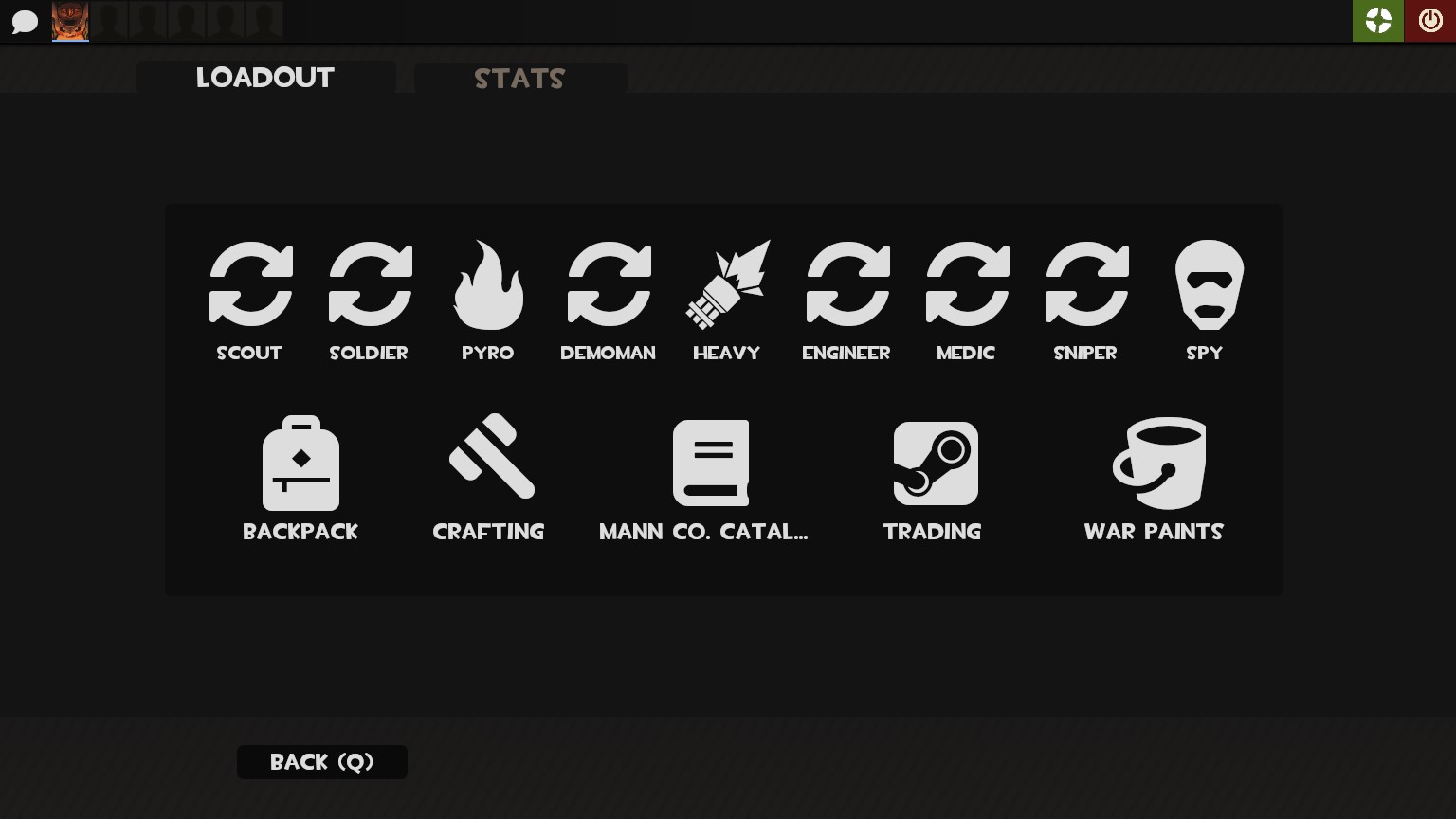Click the Steam group icon at top right

pyautogui.click(x=1378, y=20)
